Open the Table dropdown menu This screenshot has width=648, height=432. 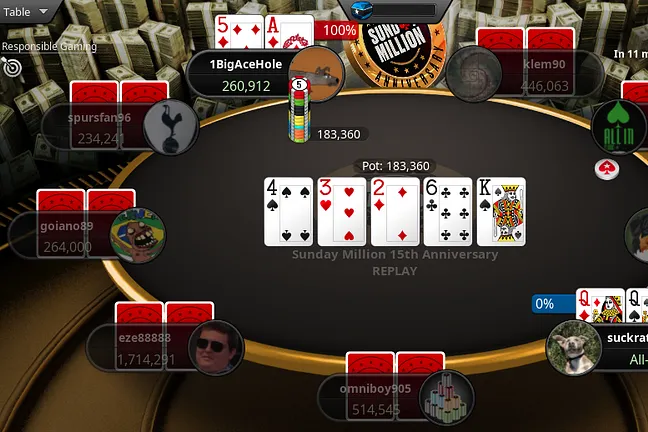click(x=27, y=12)
